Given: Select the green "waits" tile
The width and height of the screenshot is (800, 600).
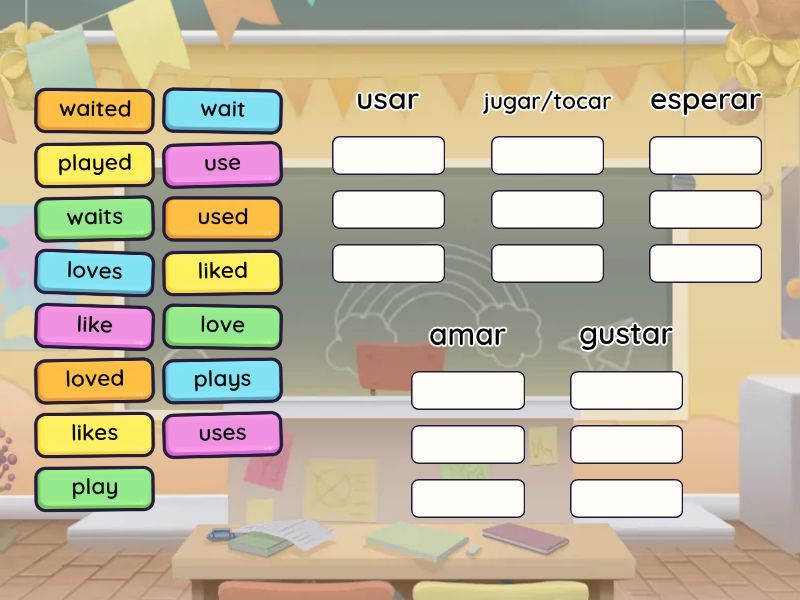Looking at the screenshot, I should click(x=95, y=218).
